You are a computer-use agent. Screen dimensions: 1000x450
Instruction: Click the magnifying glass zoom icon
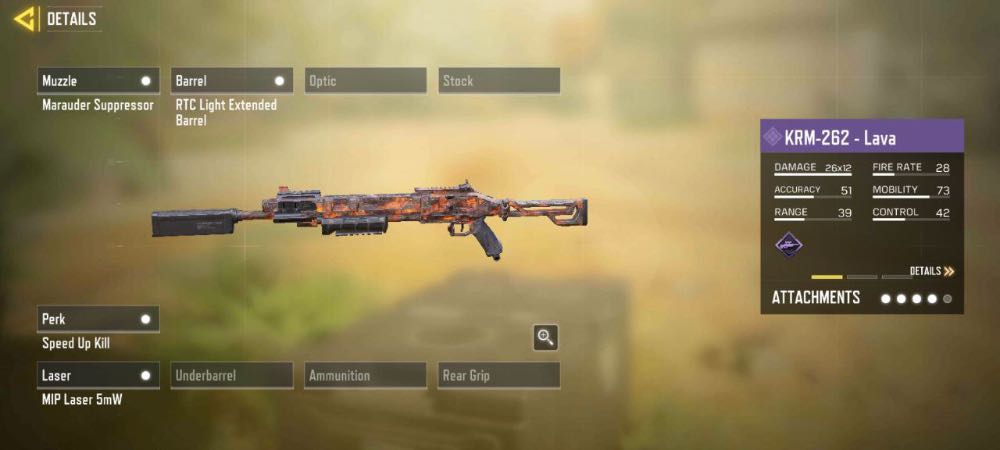[x=545, y=338]
